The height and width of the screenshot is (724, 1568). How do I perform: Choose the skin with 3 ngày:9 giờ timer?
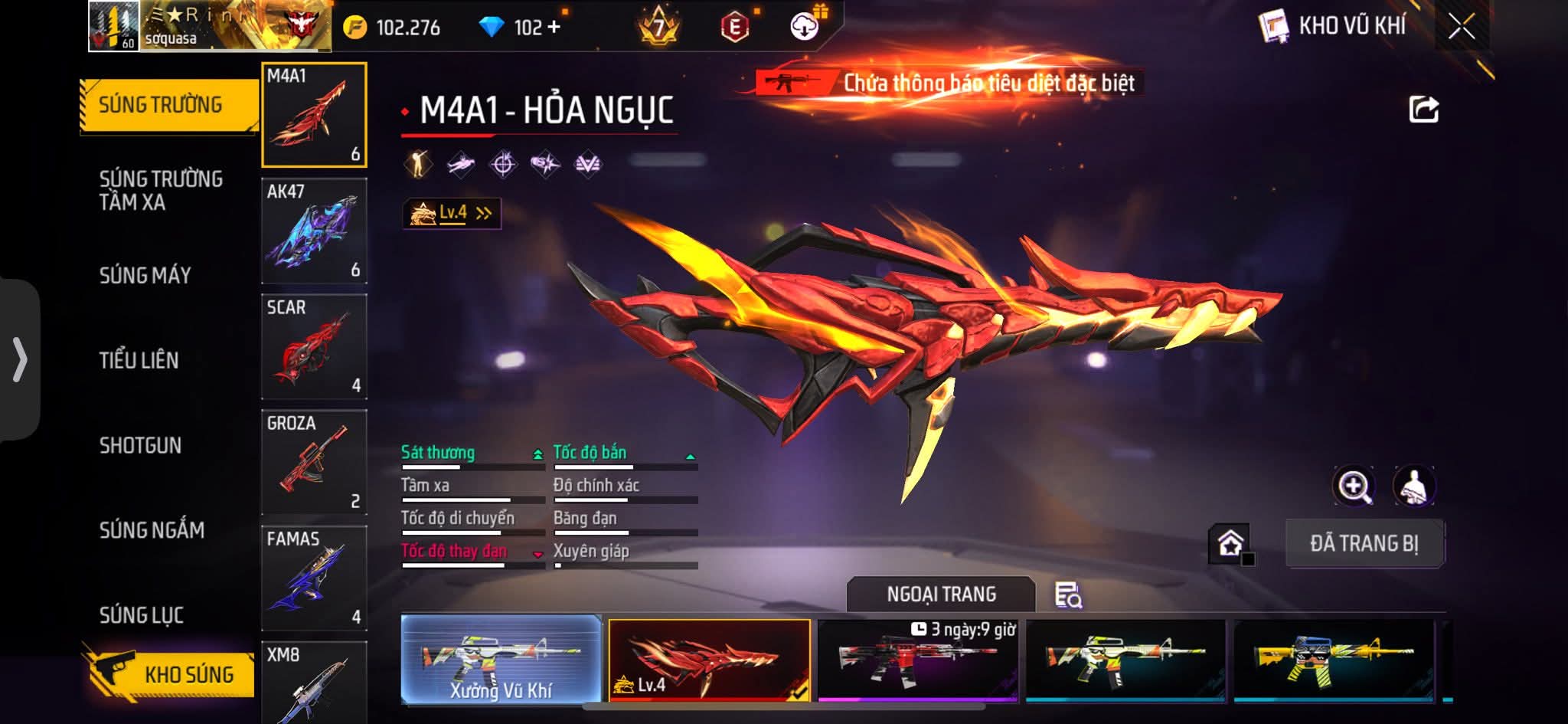click(x=917, y=660)
